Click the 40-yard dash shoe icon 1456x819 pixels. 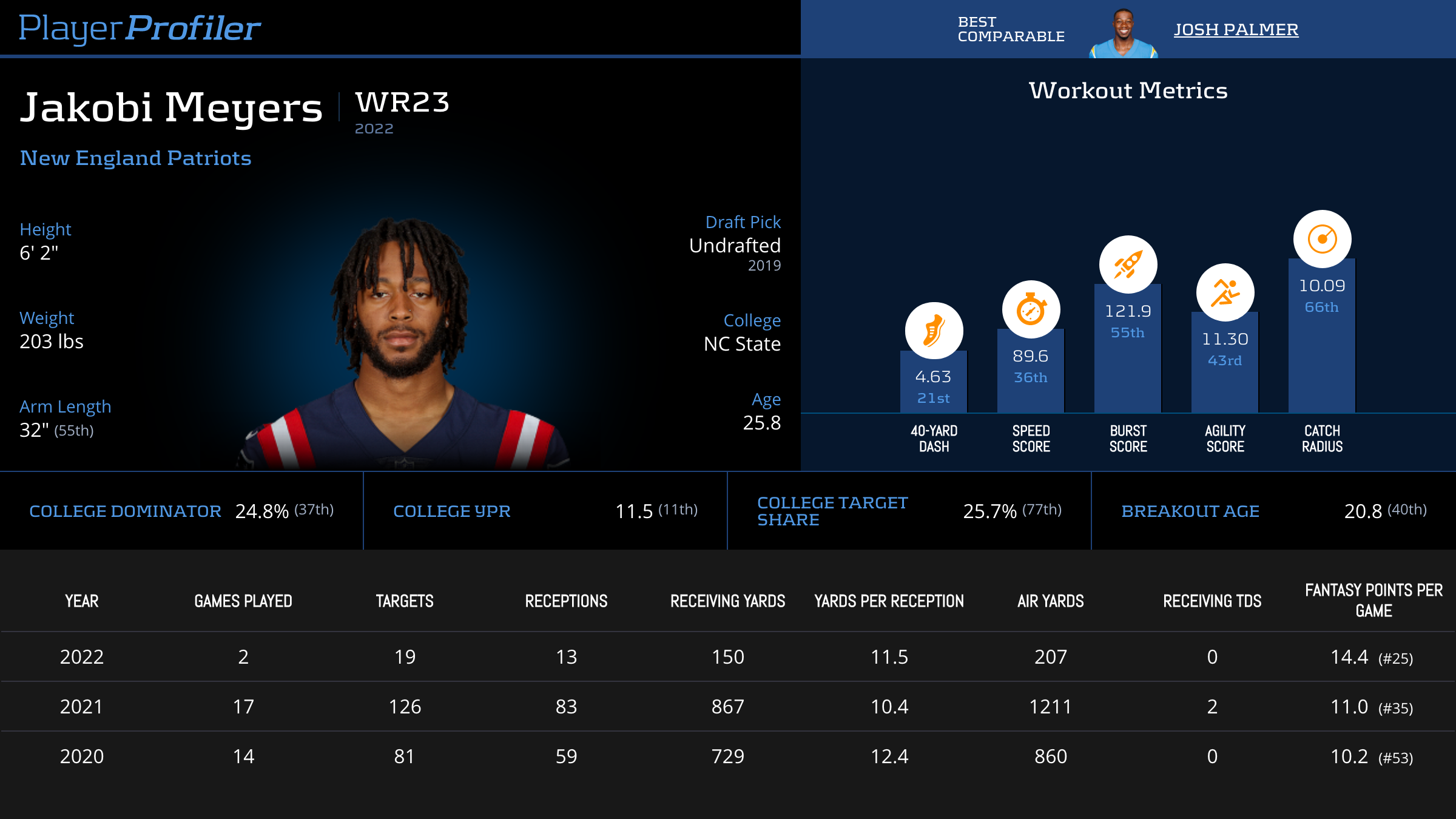tap(934, 331)
